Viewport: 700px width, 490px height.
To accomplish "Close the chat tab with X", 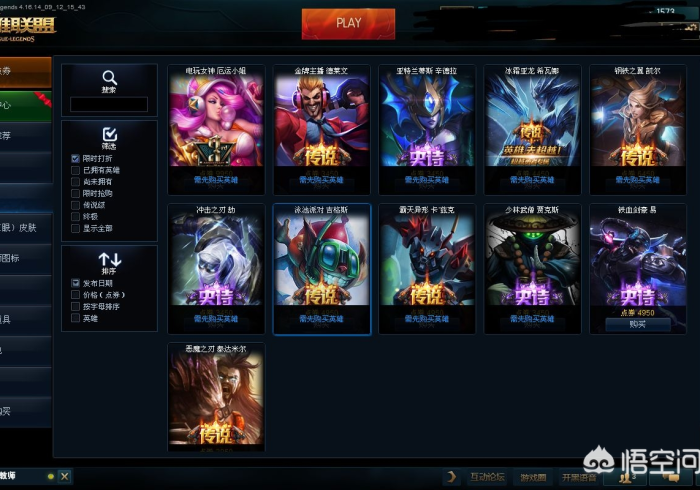I will coord(63,477).
